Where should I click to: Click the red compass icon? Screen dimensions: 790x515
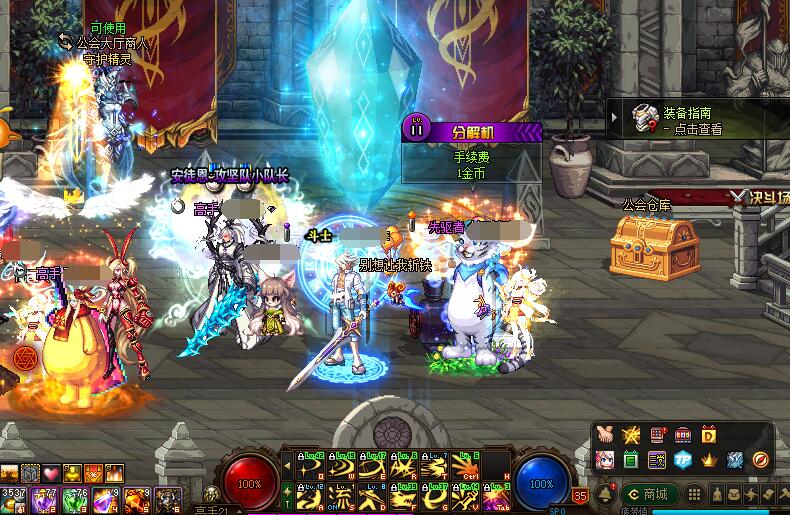761,460
